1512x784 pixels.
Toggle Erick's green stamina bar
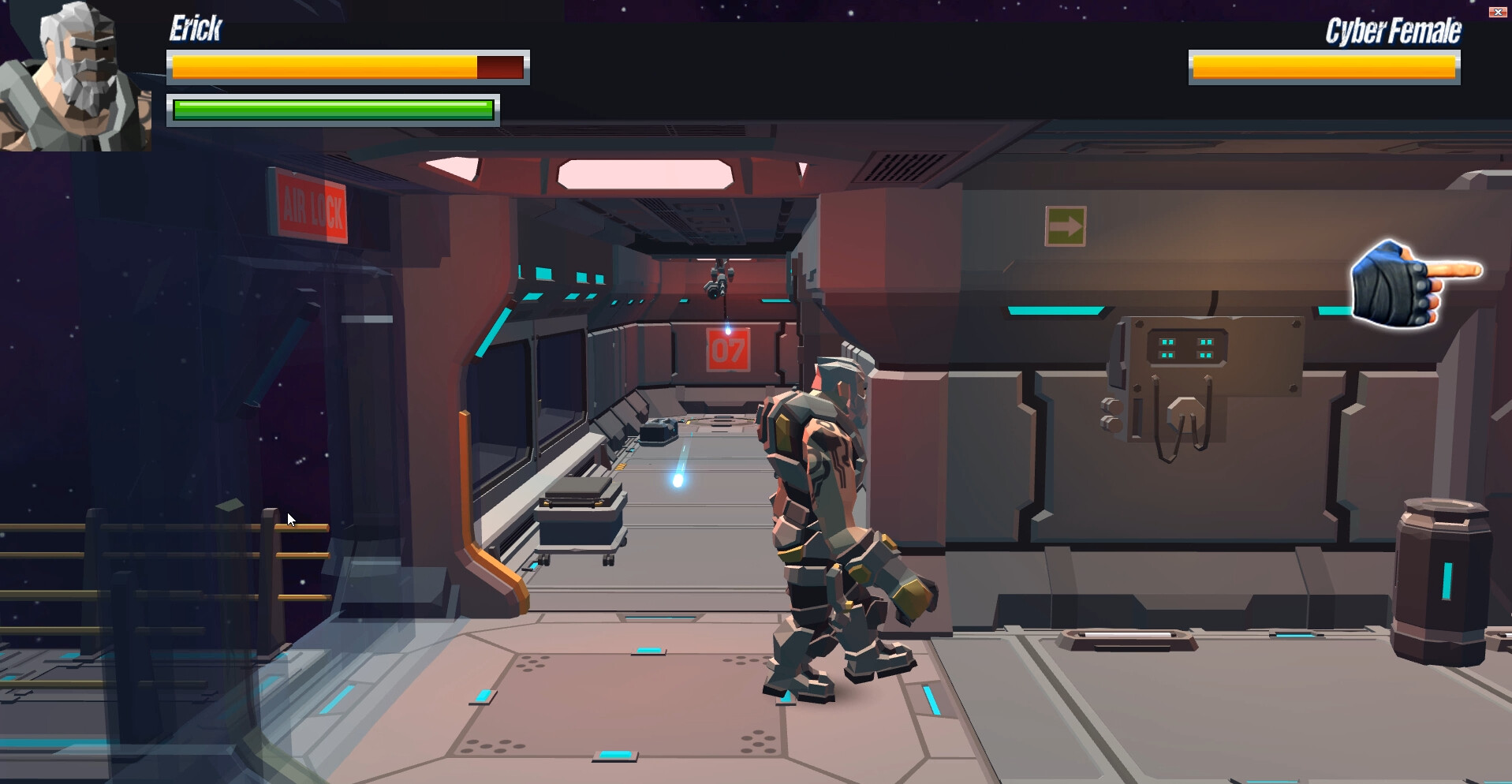pyautogui.click(x=331, y=110)
